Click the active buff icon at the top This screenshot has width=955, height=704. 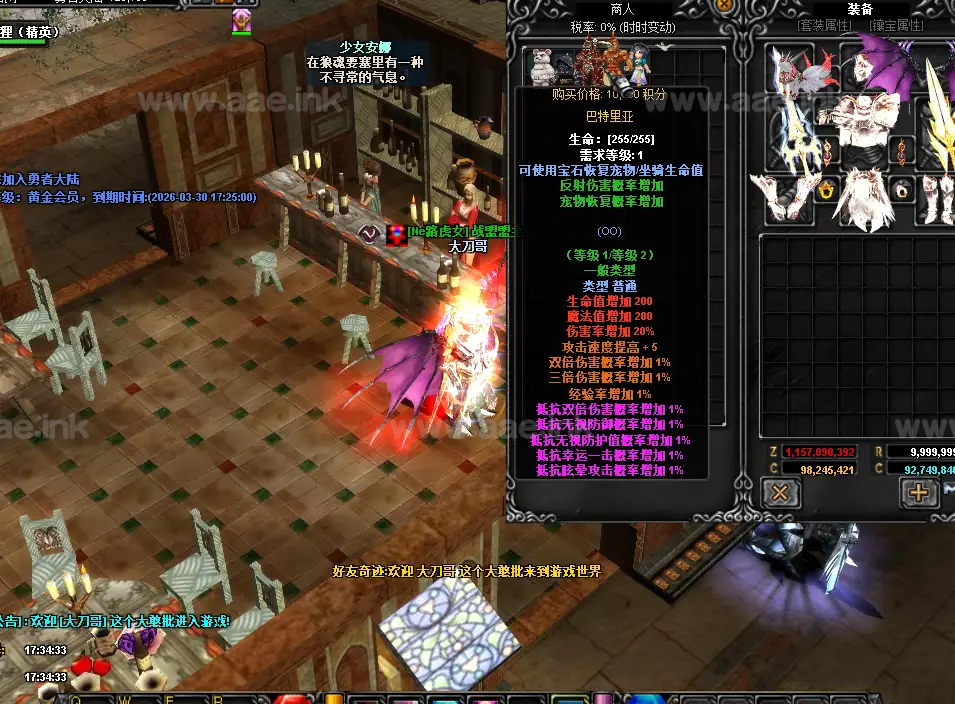point(241,21)
